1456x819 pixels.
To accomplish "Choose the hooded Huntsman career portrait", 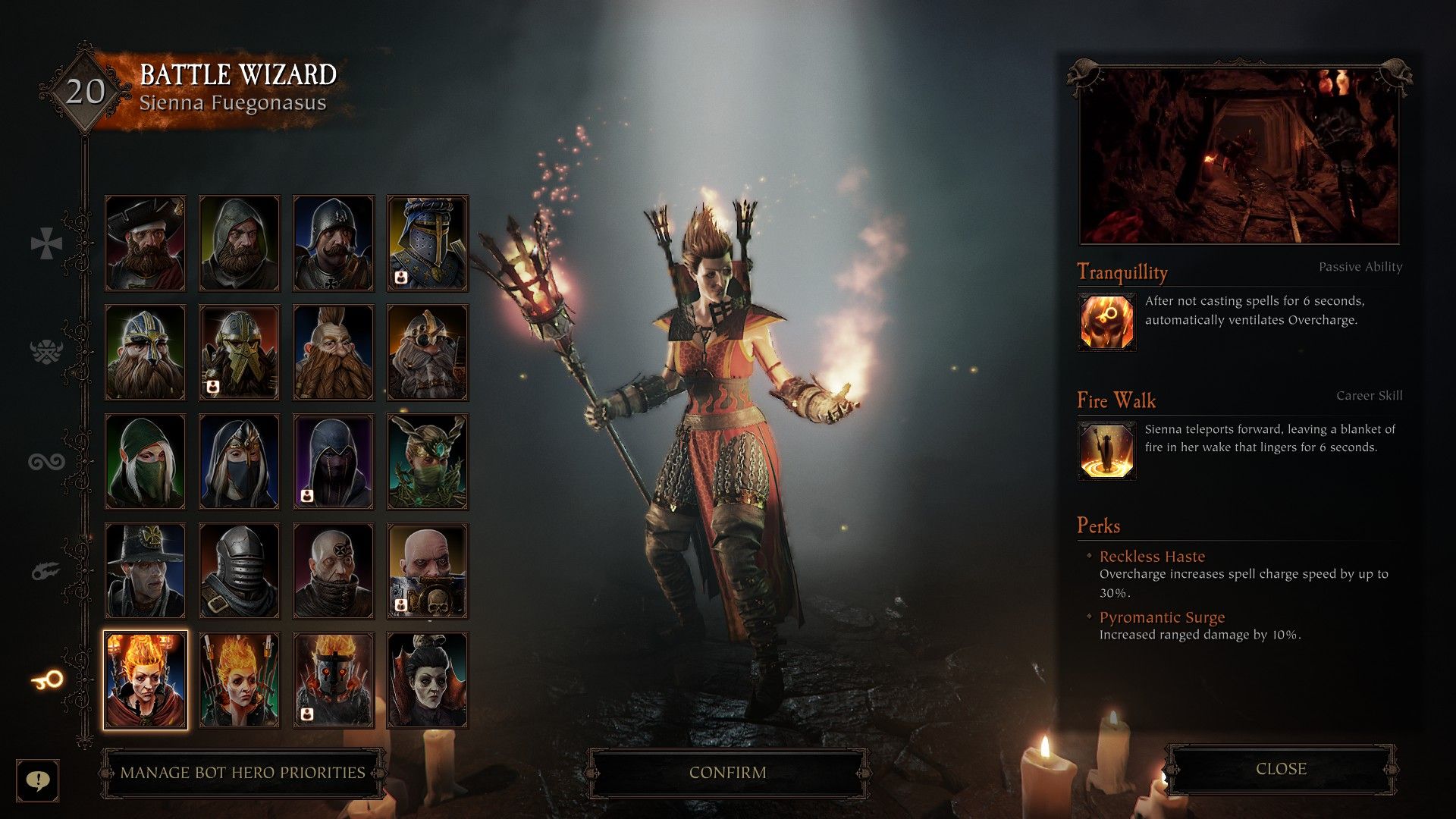I will 240,243.
